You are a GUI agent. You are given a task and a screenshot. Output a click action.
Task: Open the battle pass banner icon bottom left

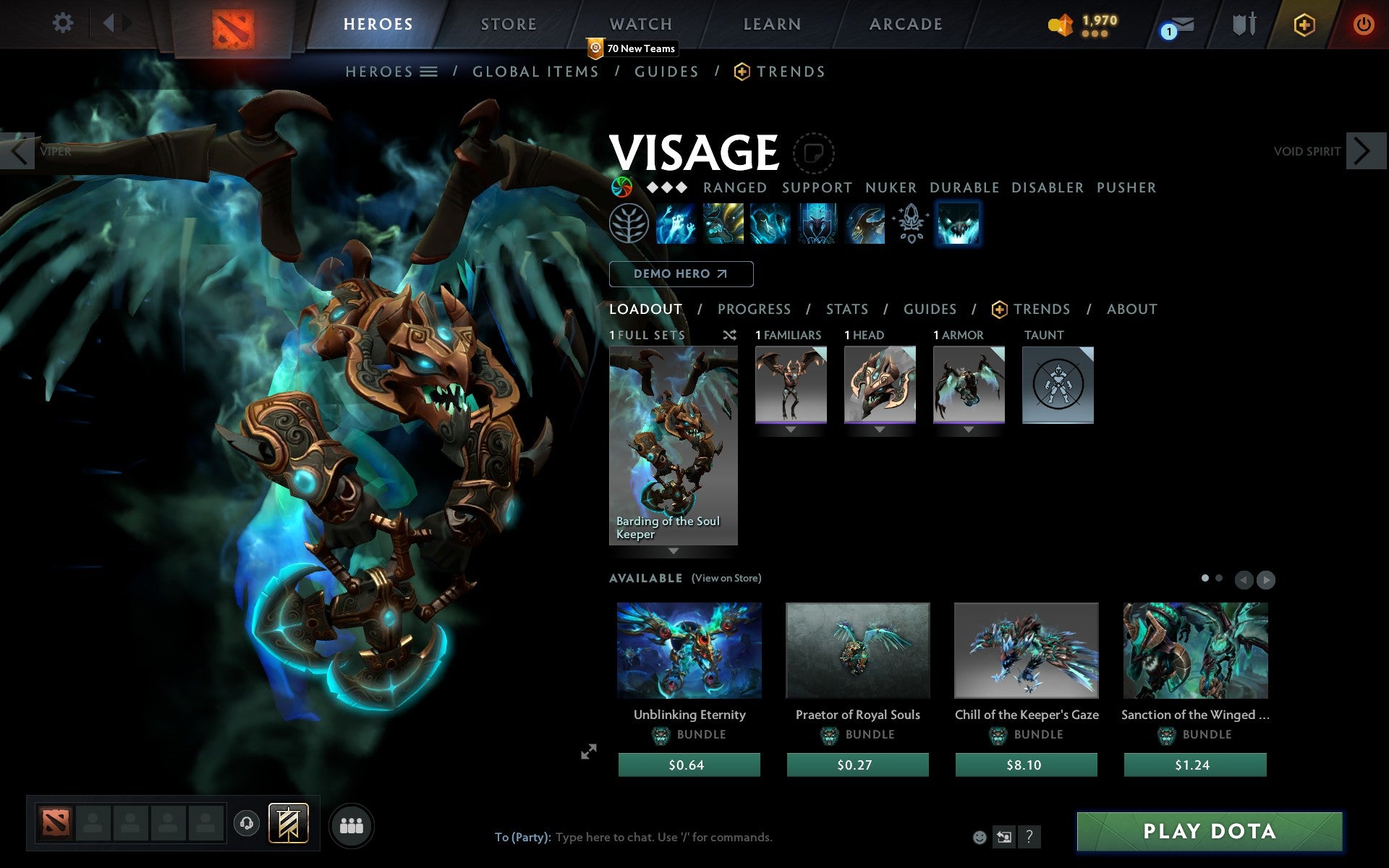pyautogui.click(x=288, y=823)
